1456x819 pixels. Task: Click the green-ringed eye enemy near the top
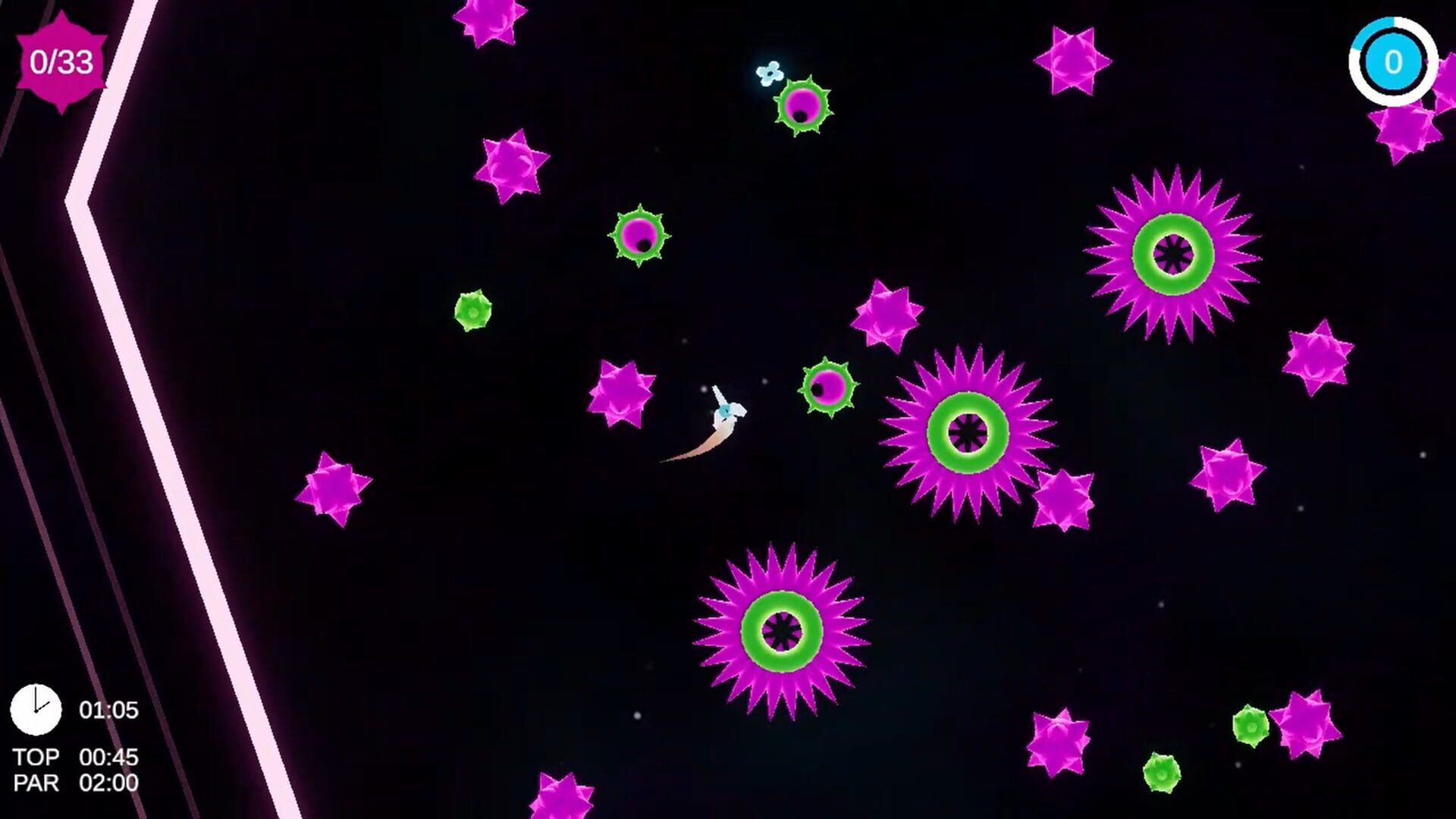804,106
